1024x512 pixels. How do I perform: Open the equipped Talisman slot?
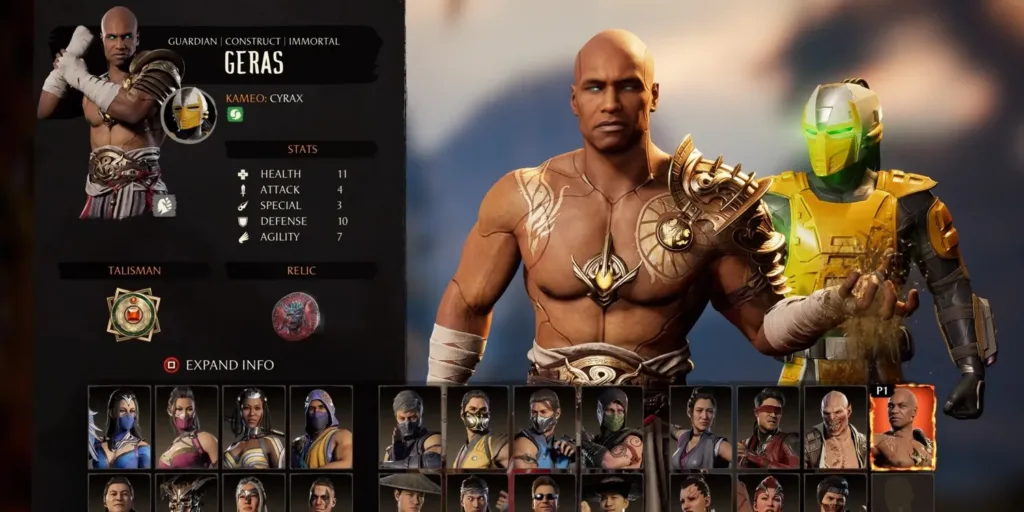point(134,315)
